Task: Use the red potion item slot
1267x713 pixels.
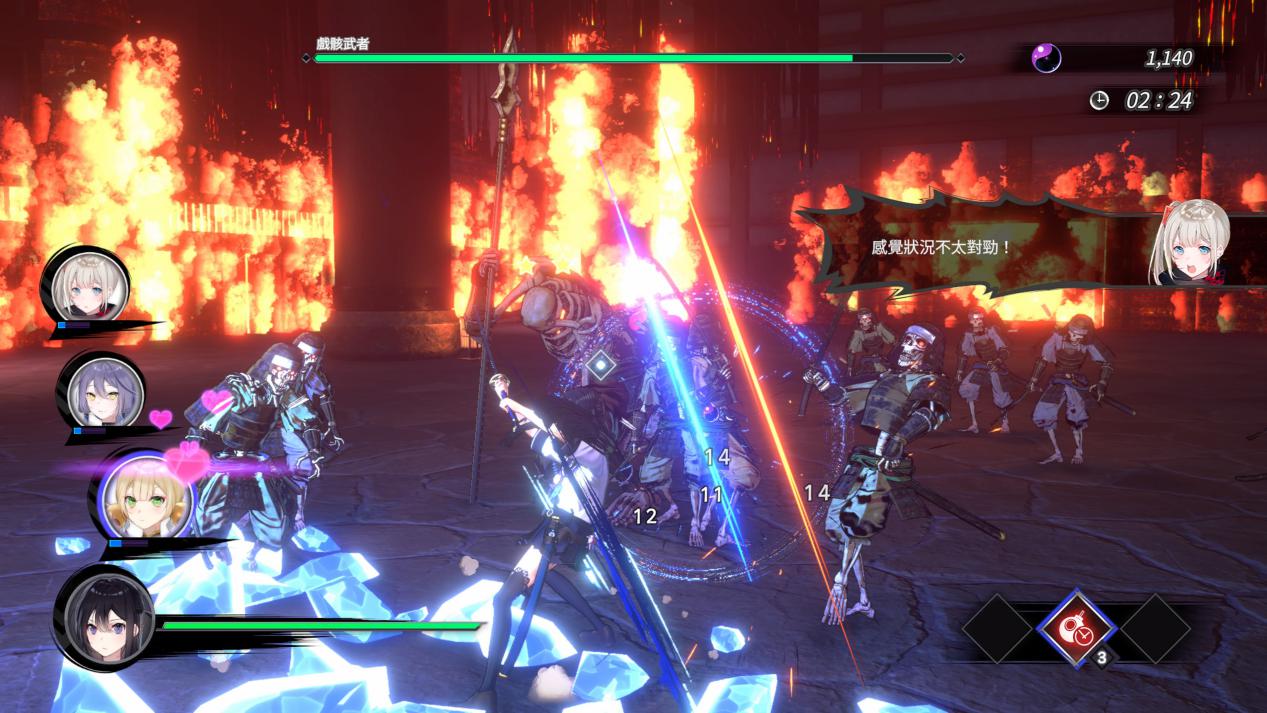Action: (x=1076, y=627)
